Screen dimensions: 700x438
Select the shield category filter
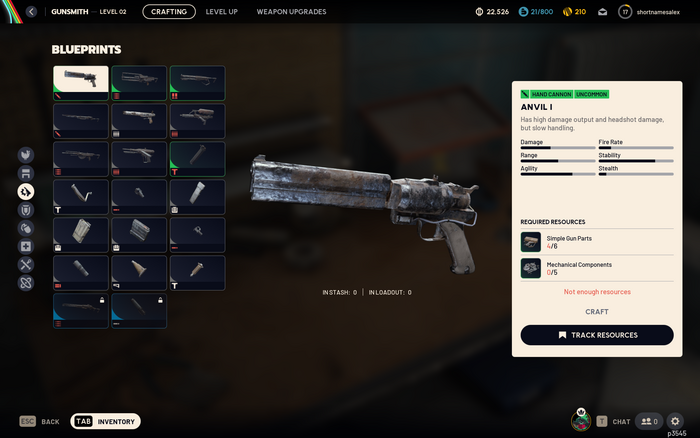27,210
